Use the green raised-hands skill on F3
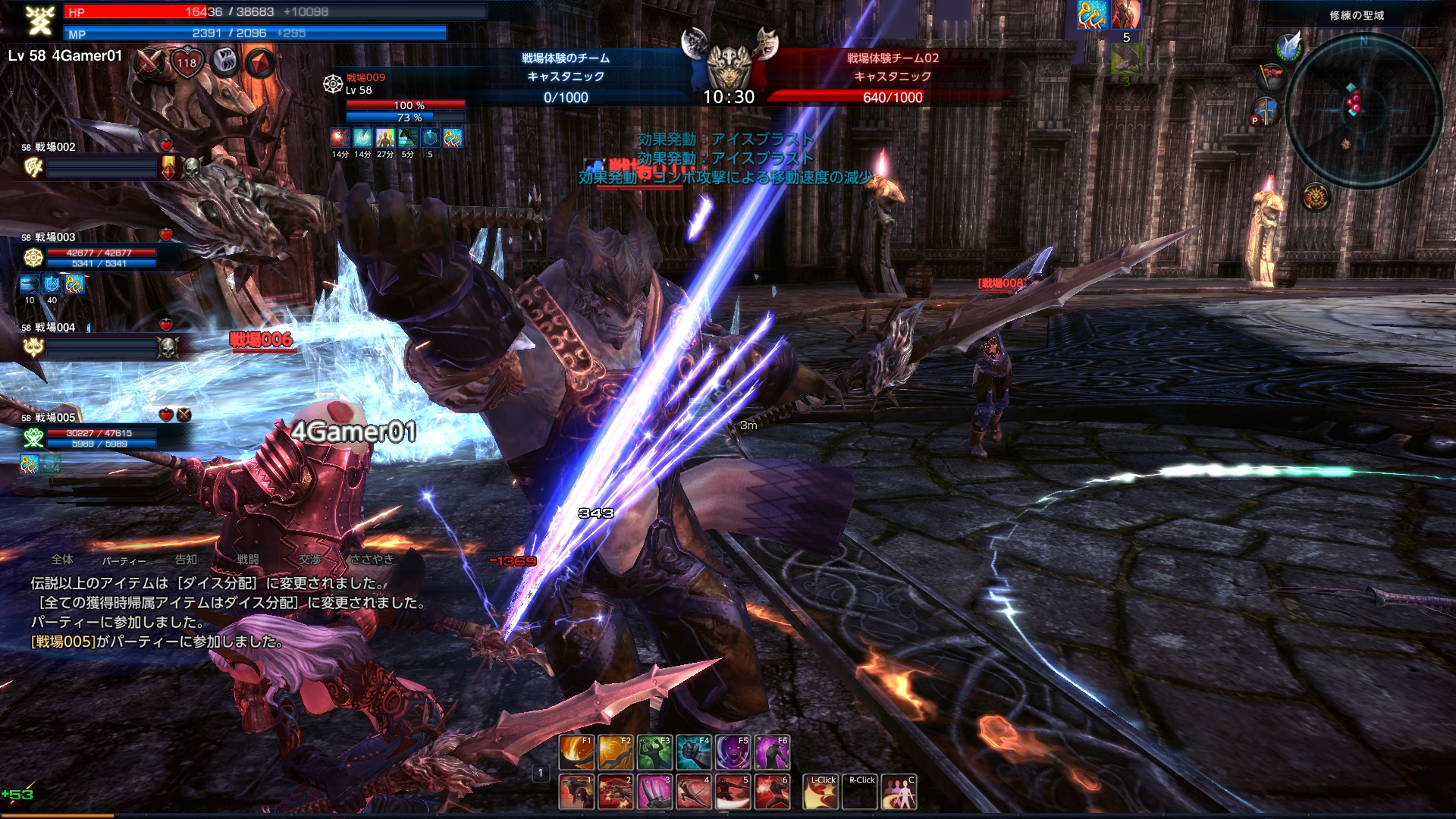1456x819 pixels. pos(654,752)
